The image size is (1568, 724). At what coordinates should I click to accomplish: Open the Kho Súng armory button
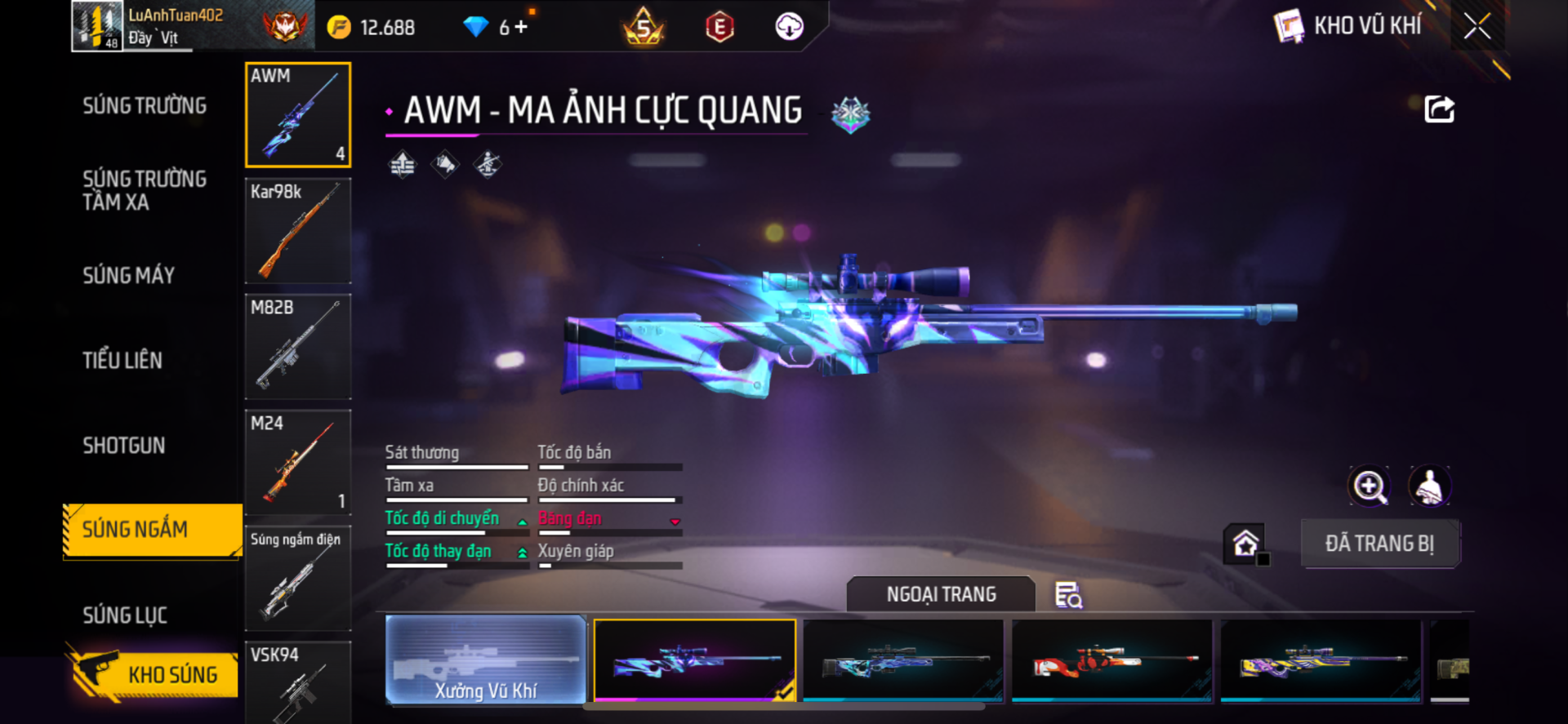pos(154,674)
